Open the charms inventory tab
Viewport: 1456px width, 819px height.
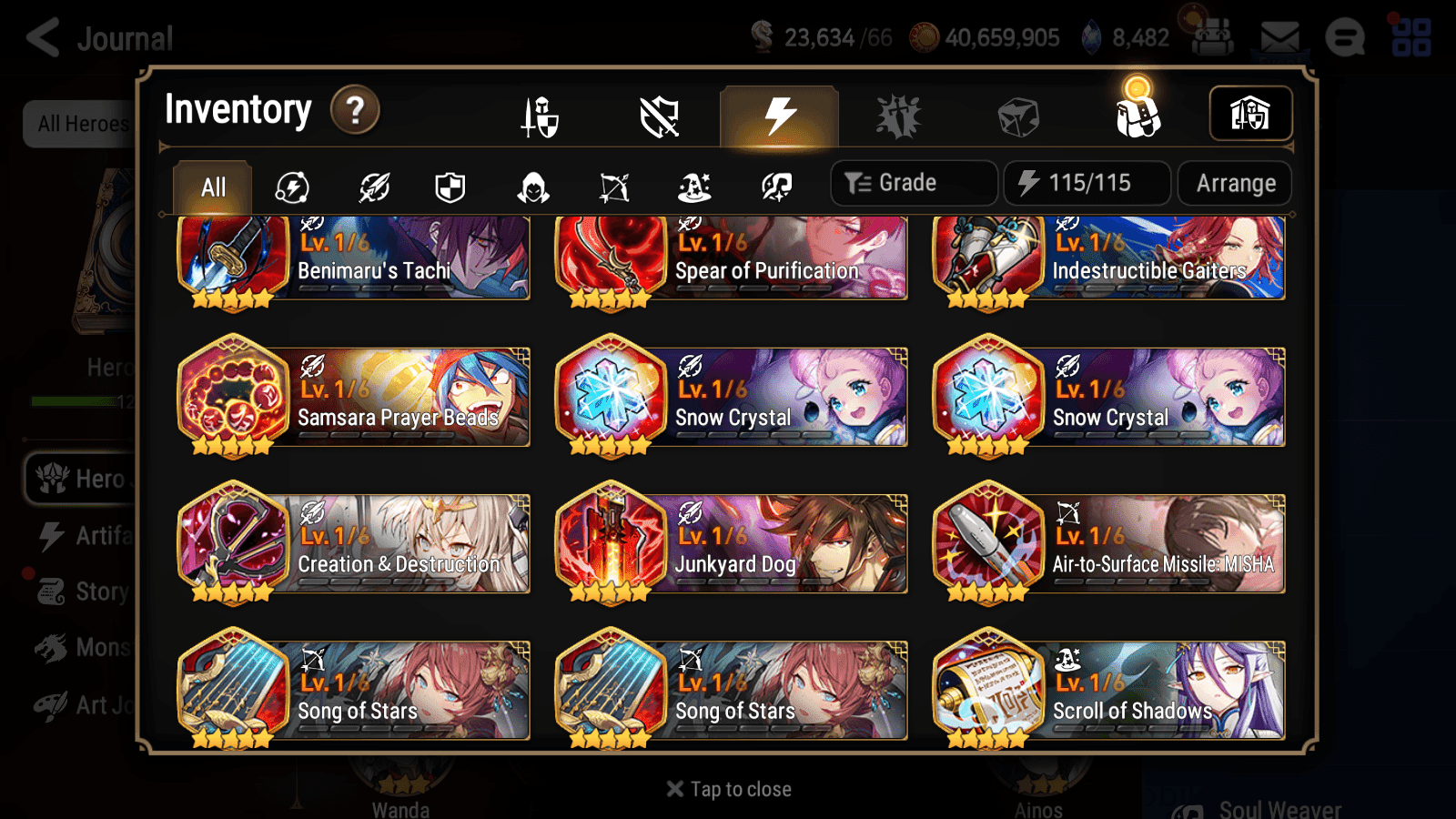click(899, 115)
